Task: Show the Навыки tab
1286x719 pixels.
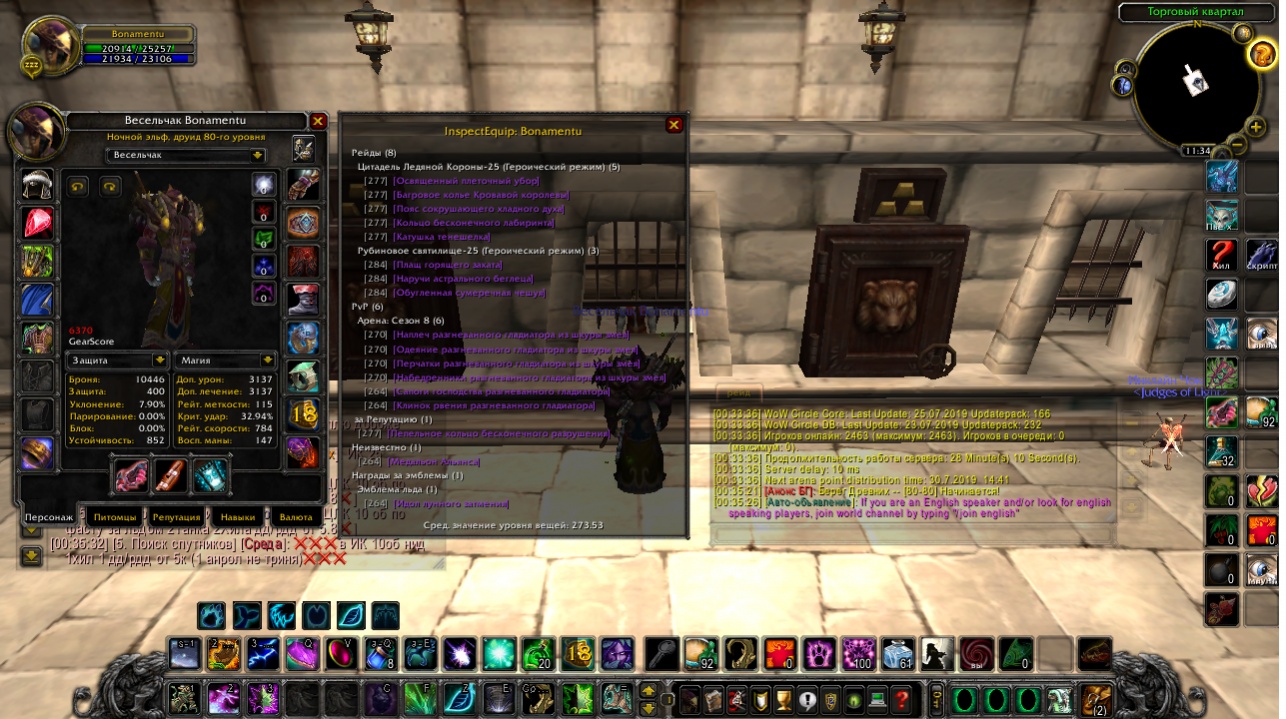Action: 236,518
